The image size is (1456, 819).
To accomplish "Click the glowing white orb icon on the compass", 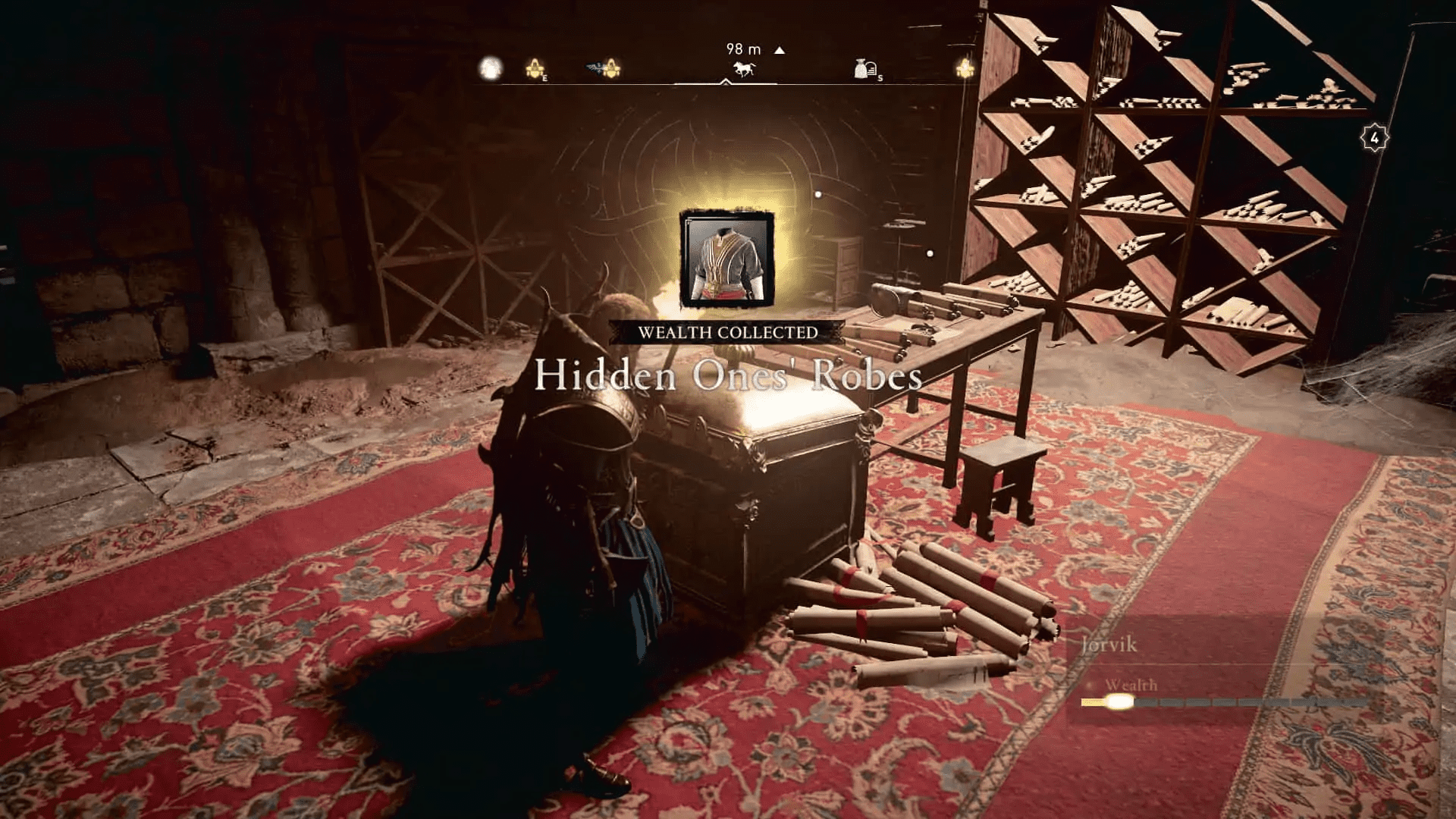I will pyautogui.click(x=489, y=68).
